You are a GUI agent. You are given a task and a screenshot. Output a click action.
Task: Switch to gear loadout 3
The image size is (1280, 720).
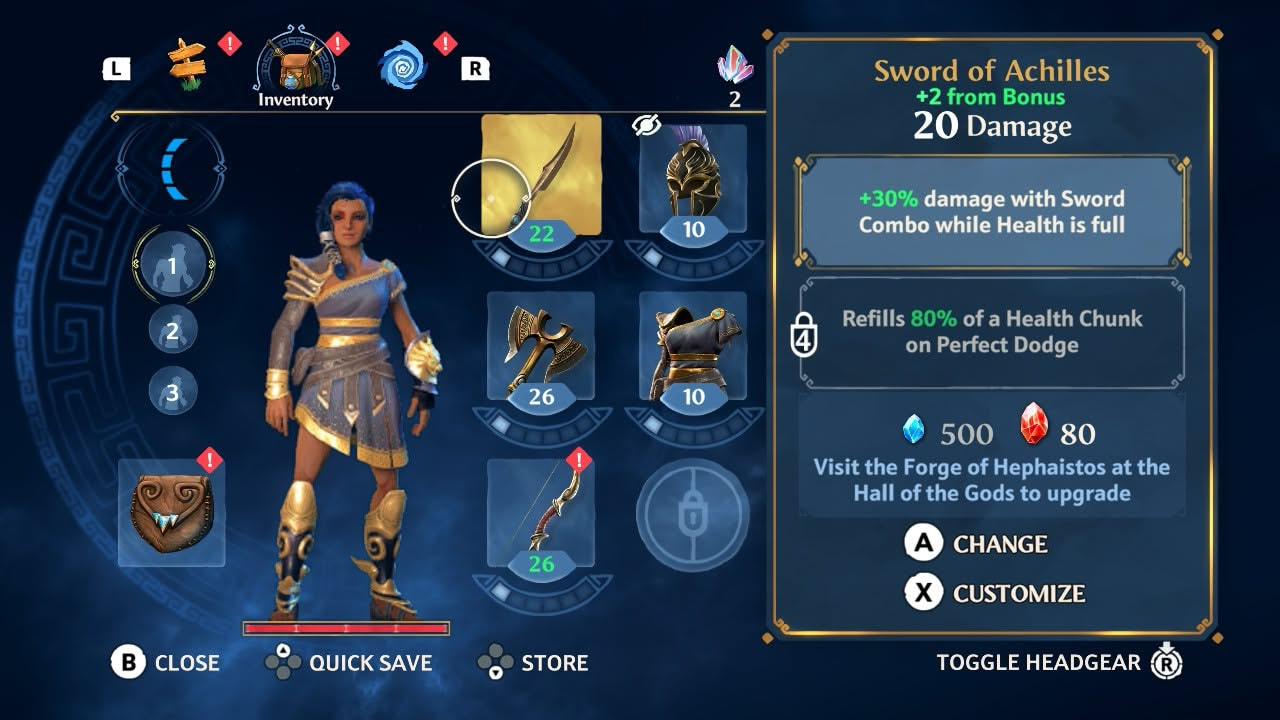pos(172,392)
